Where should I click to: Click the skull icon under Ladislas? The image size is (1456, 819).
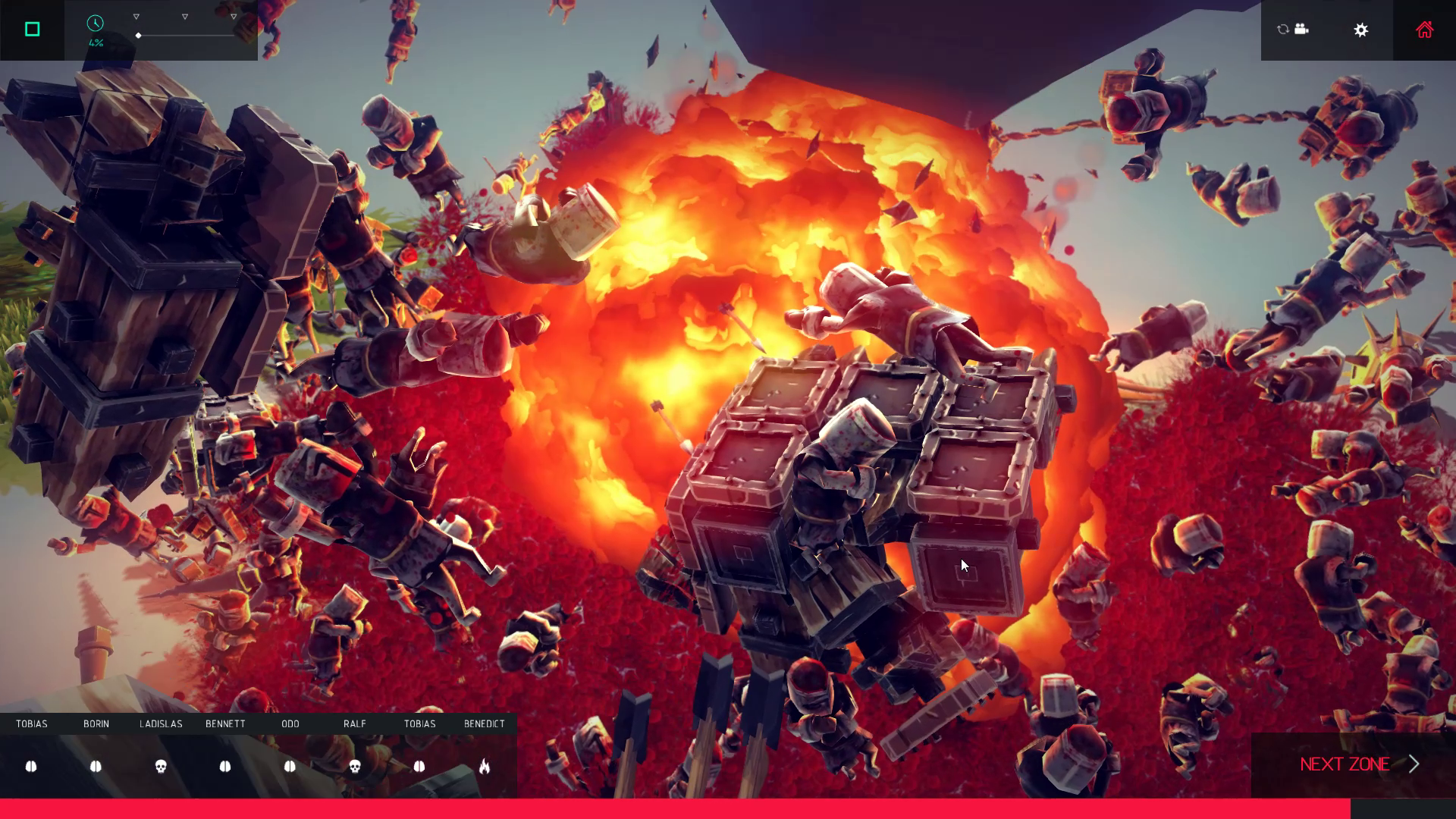click(x=161, y=767)
